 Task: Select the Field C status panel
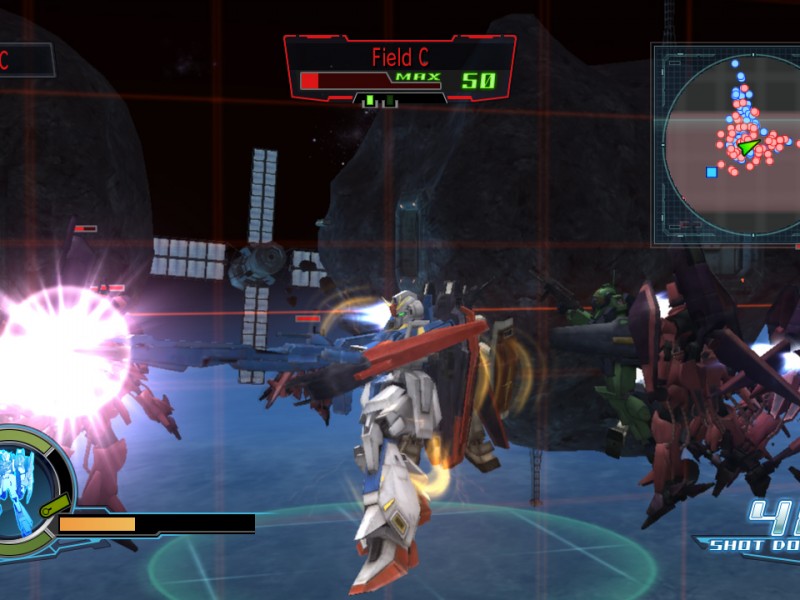click(400, 68)
